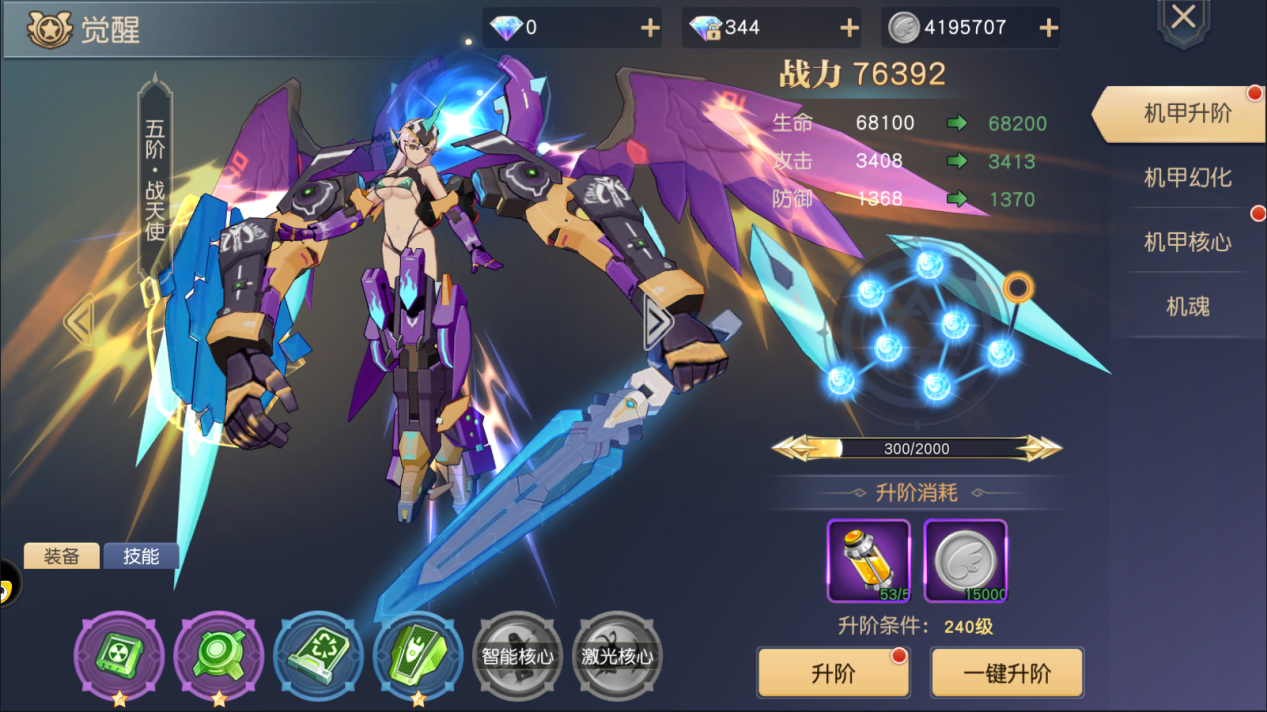Open the locked 智能核心 slot
This screenshot has height=712, width=1267.
[x=518, y=656]
